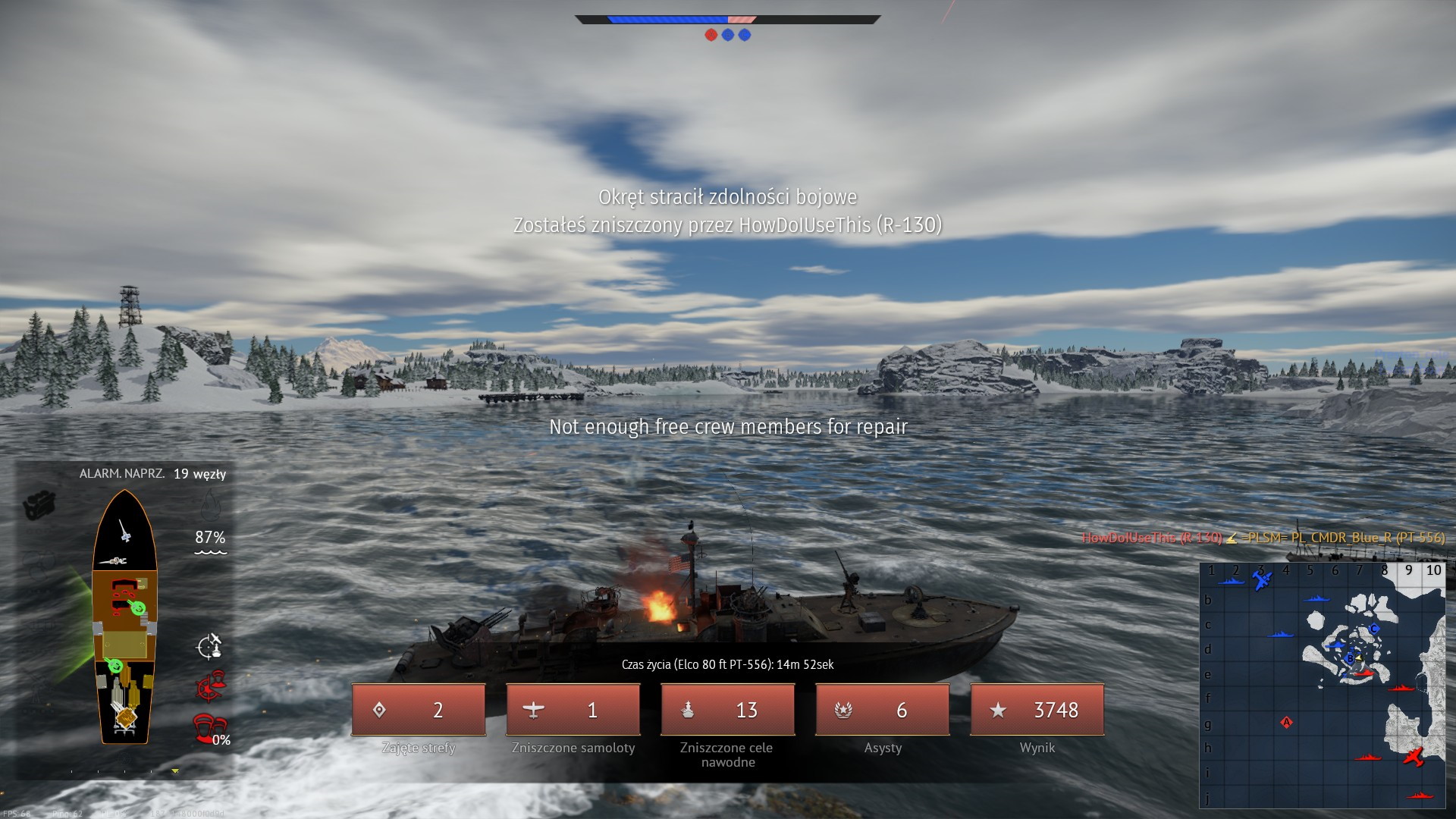Click the red crew count icon showing 0%
Image resolution: width=1456 pixels, height=819 pixels.
click(208, 729)
